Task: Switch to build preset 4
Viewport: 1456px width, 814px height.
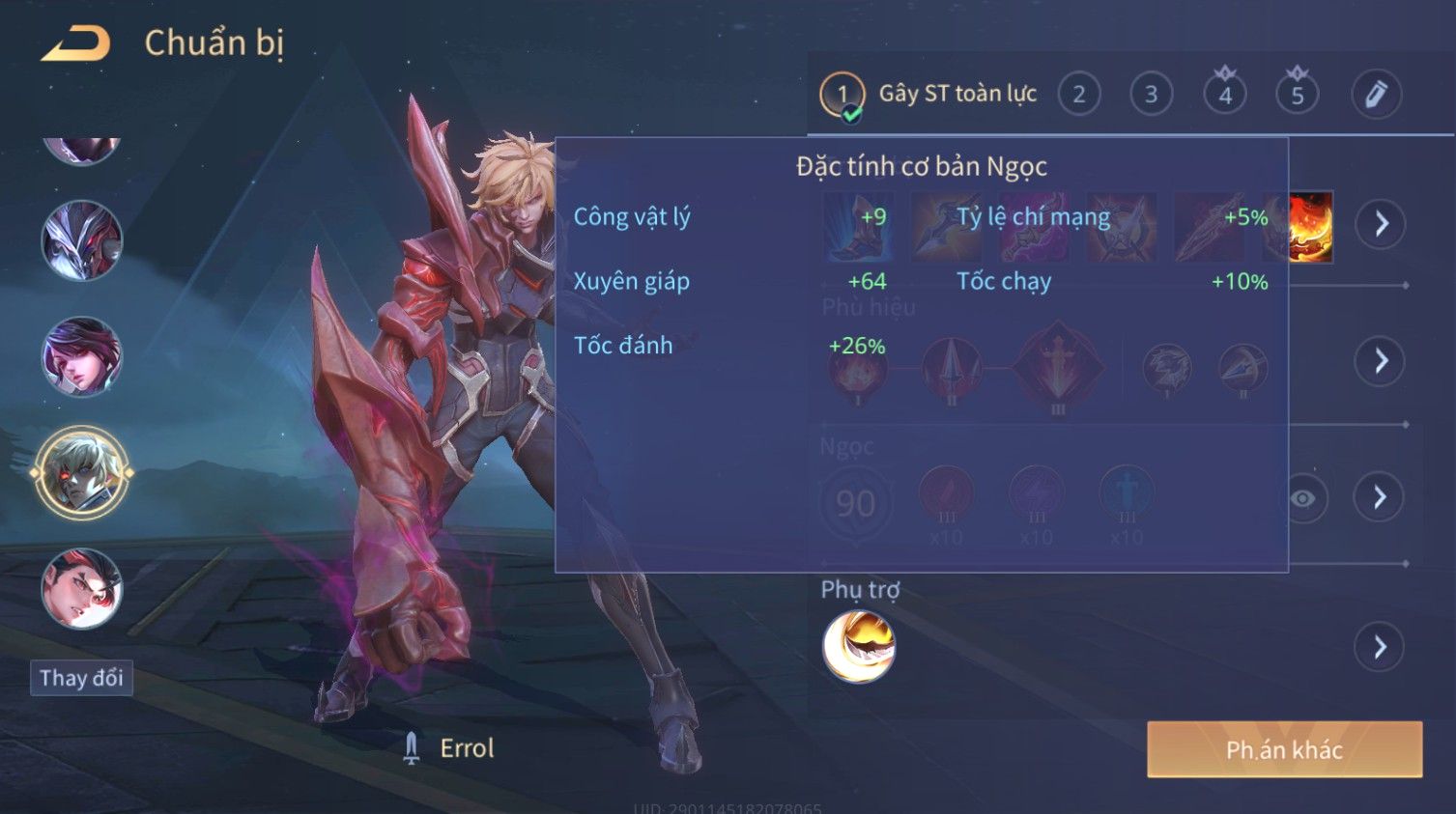Action: (1224, 95)
